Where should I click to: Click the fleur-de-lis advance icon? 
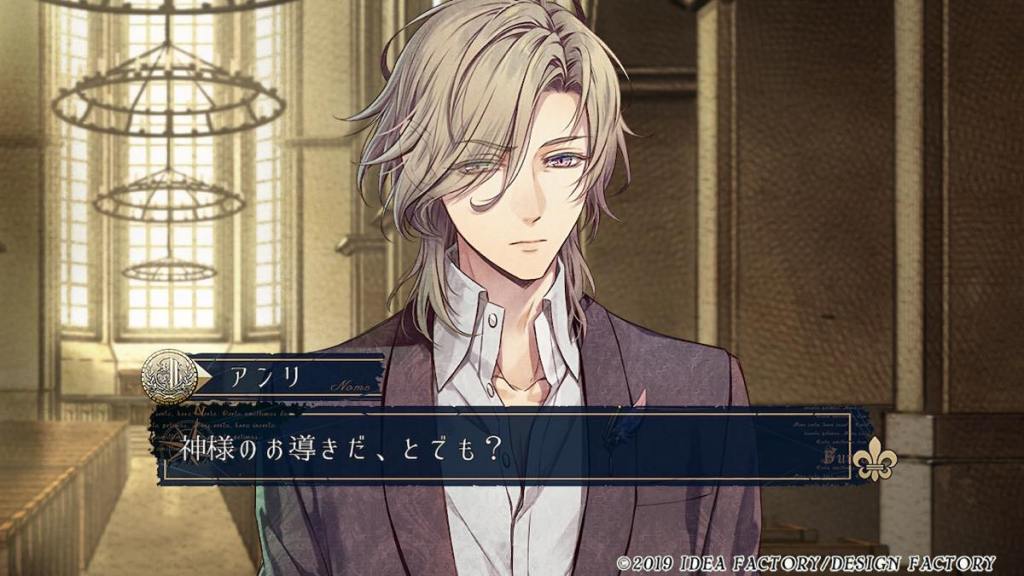click(x=874, y=458)
